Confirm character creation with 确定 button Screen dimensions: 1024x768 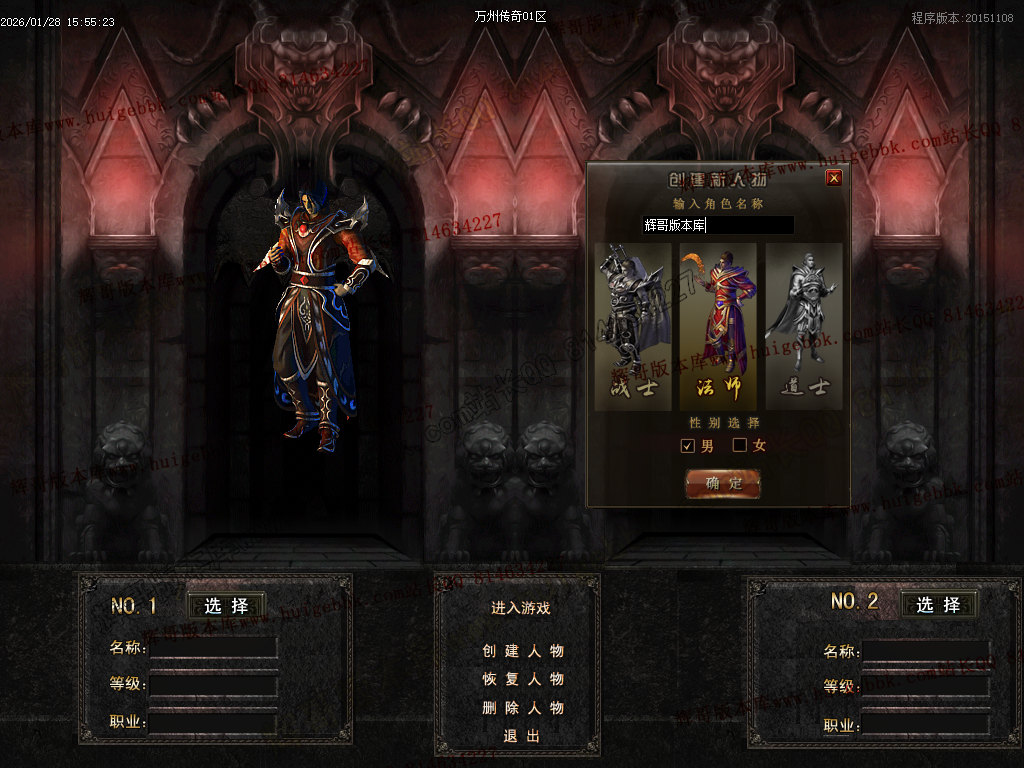(723, 483)
